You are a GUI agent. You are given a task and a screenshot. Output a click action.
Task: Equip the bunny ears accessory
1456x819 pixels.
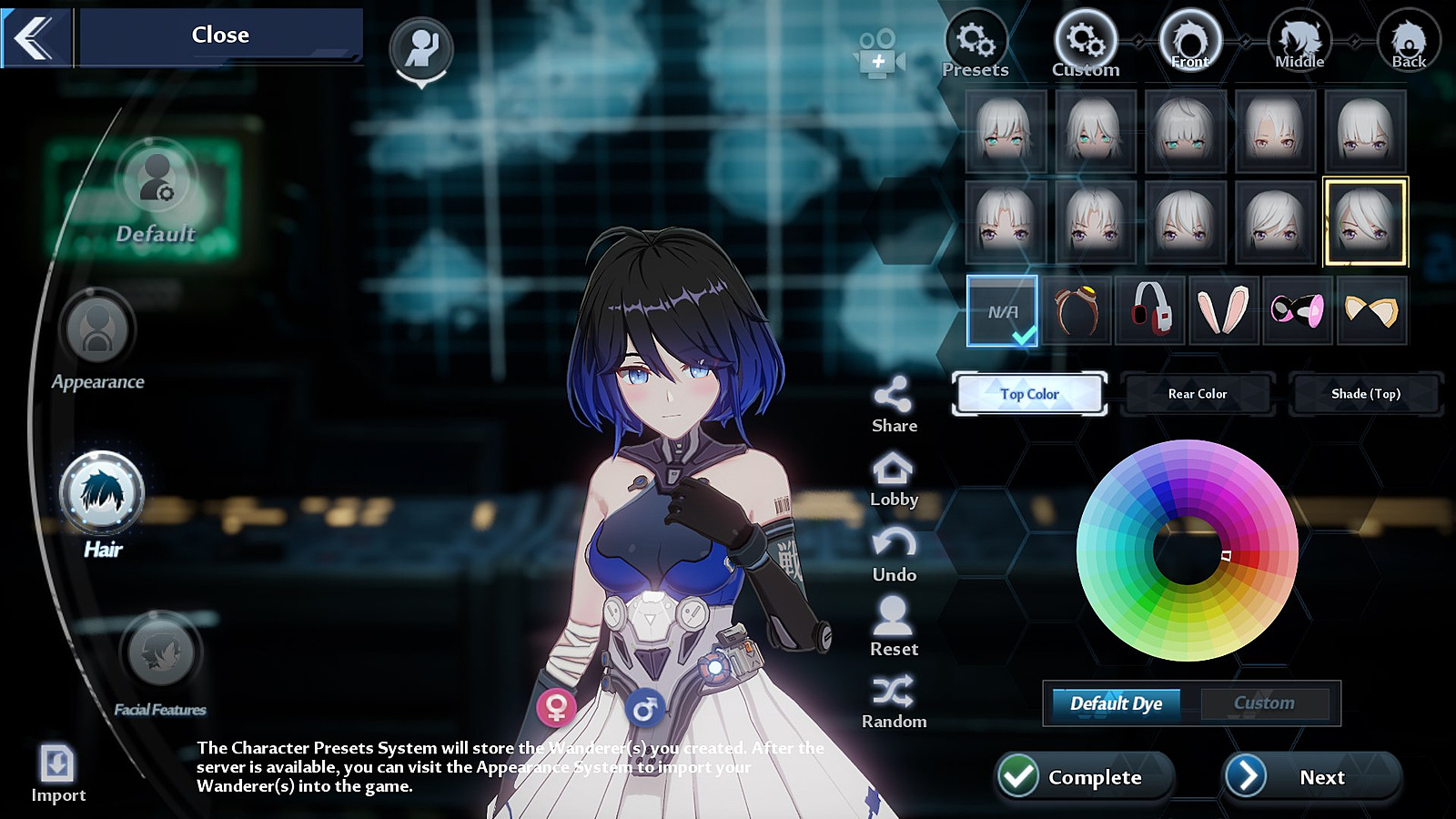1224,310
